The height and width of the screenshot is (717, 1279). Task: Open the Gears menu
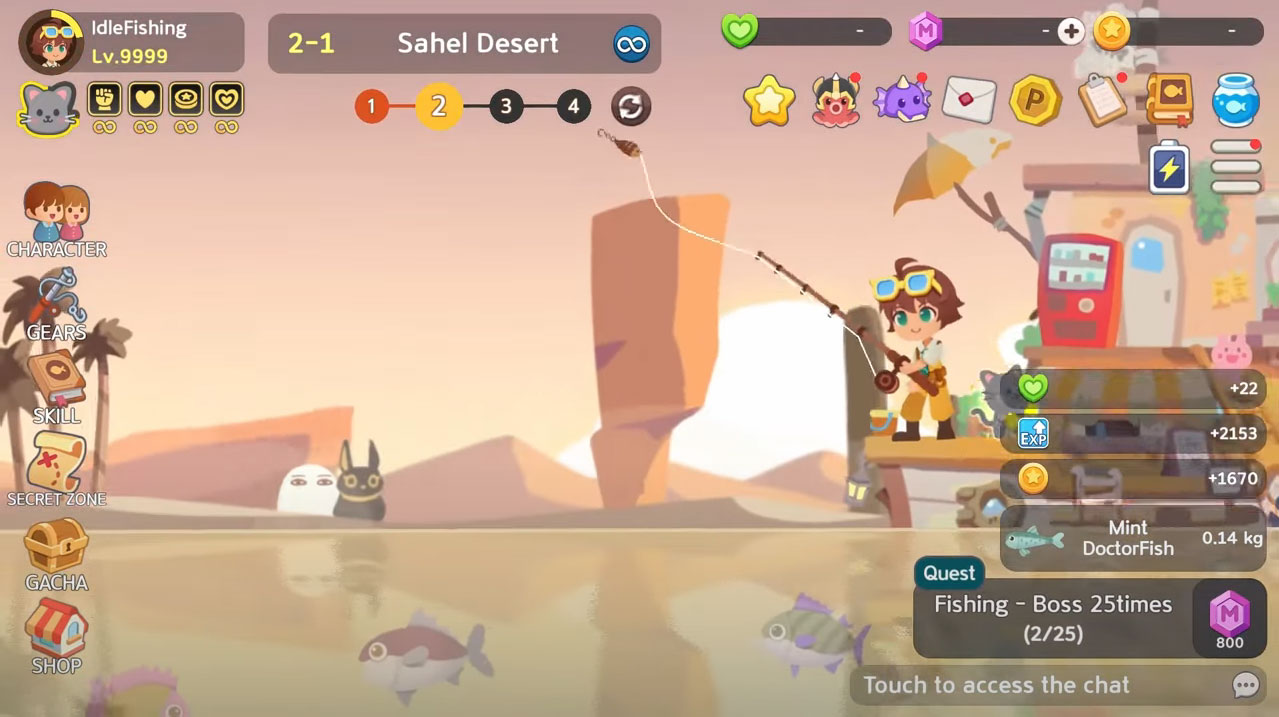click(57, 304)
